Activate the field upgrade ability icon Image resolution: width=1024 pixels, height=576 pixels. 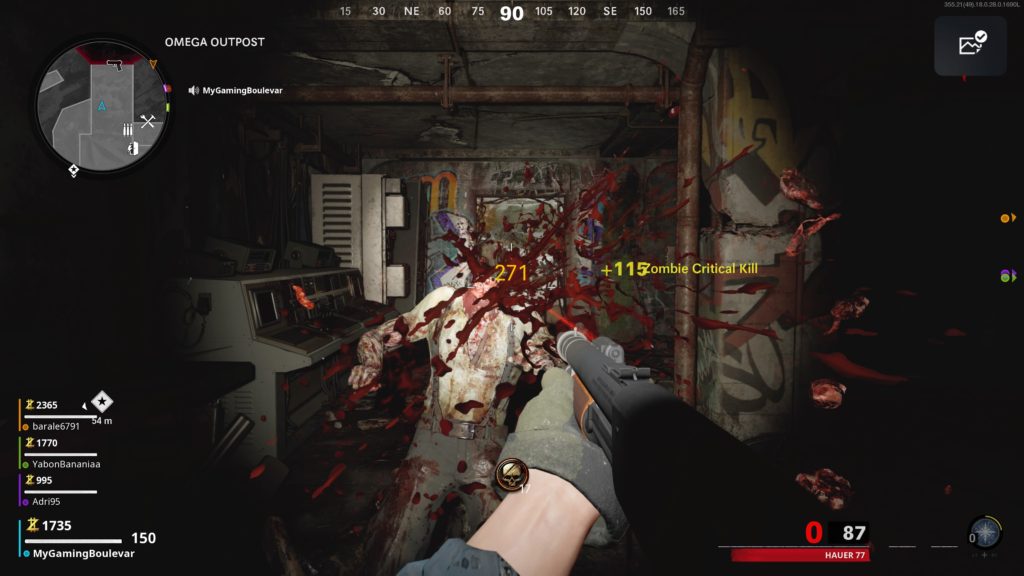click(985, 532)
